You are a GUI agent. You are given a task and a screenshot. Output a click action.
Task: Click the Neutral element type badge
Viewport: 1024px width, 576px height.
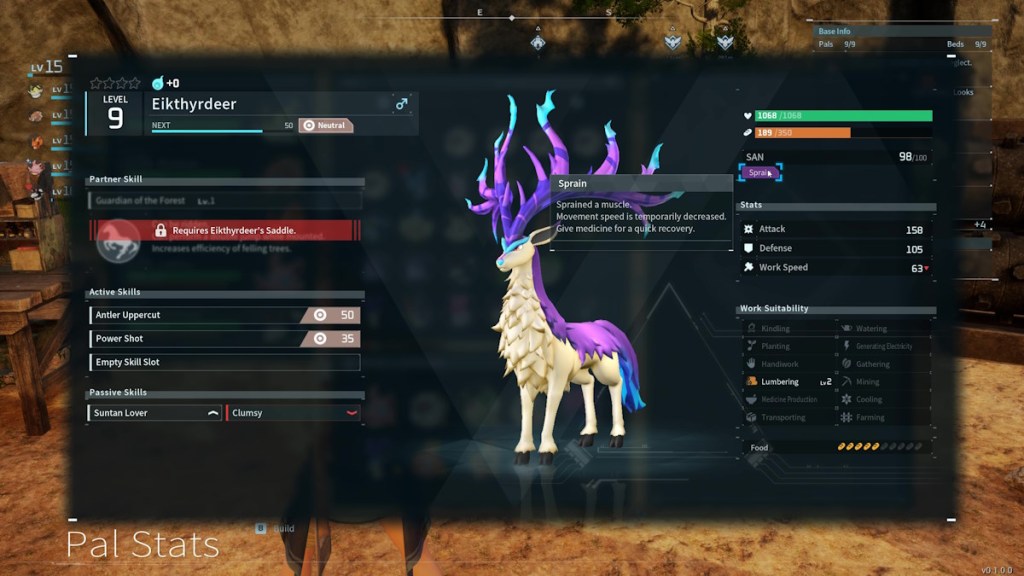pos(326,126)
